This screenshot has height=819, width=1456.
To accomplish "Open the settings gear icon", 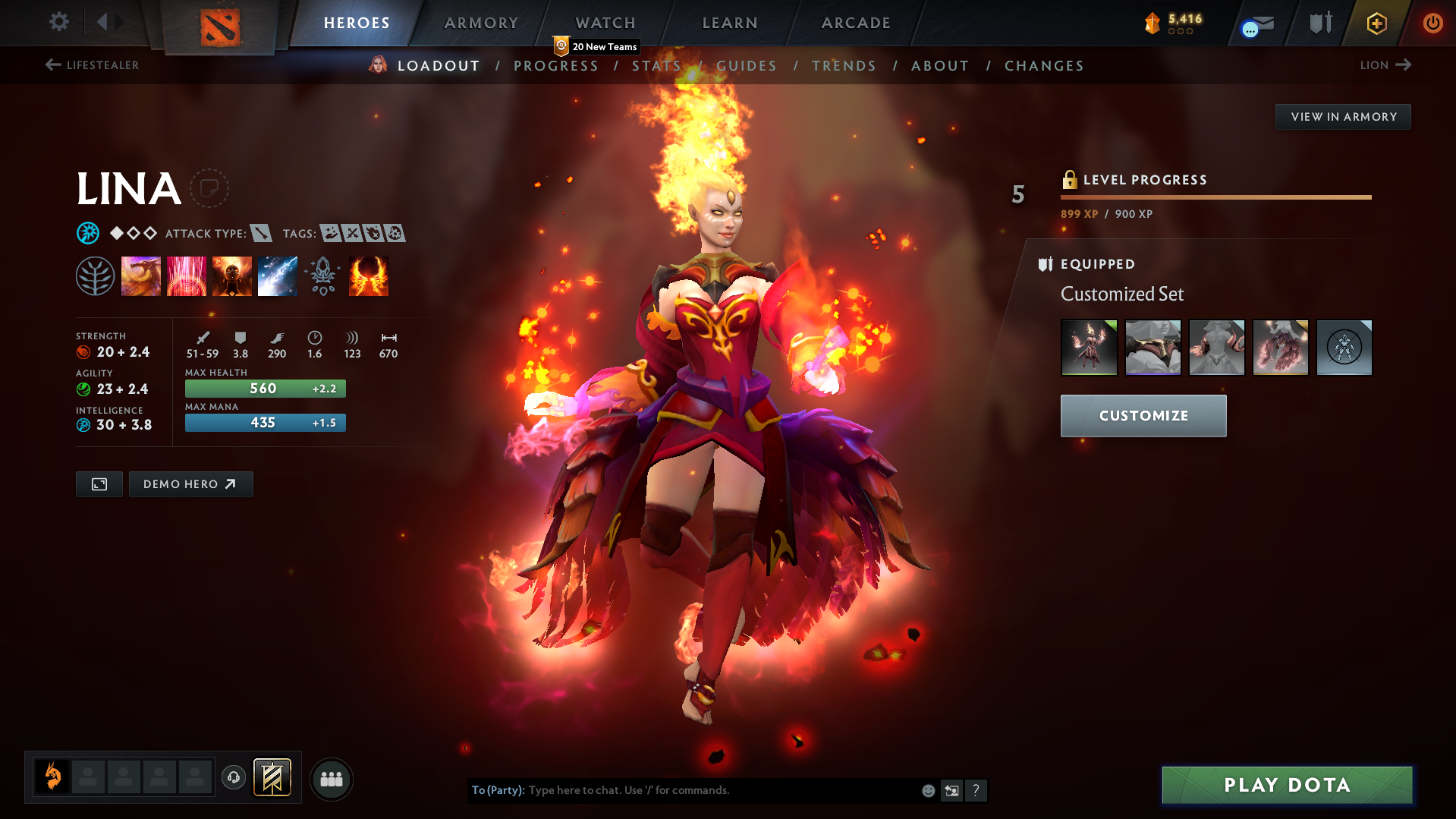I will [59, 23].
